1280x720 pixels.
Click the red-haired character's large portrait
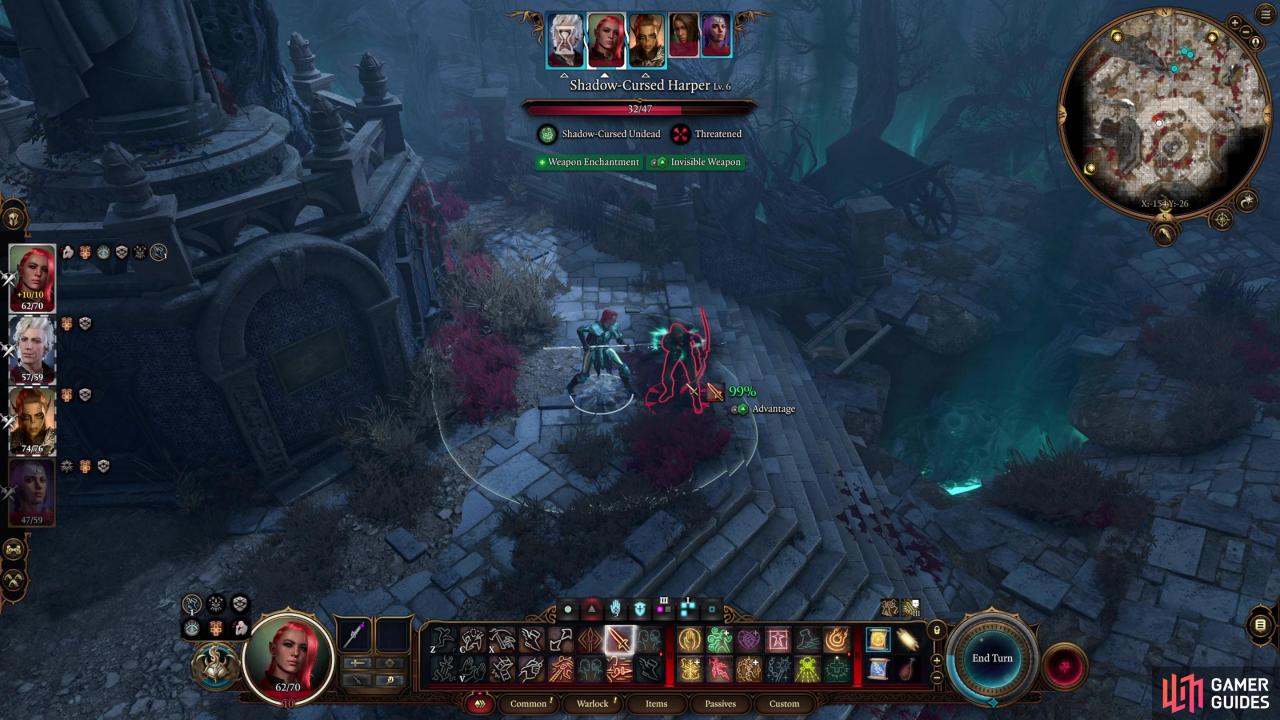click(288, 658)
